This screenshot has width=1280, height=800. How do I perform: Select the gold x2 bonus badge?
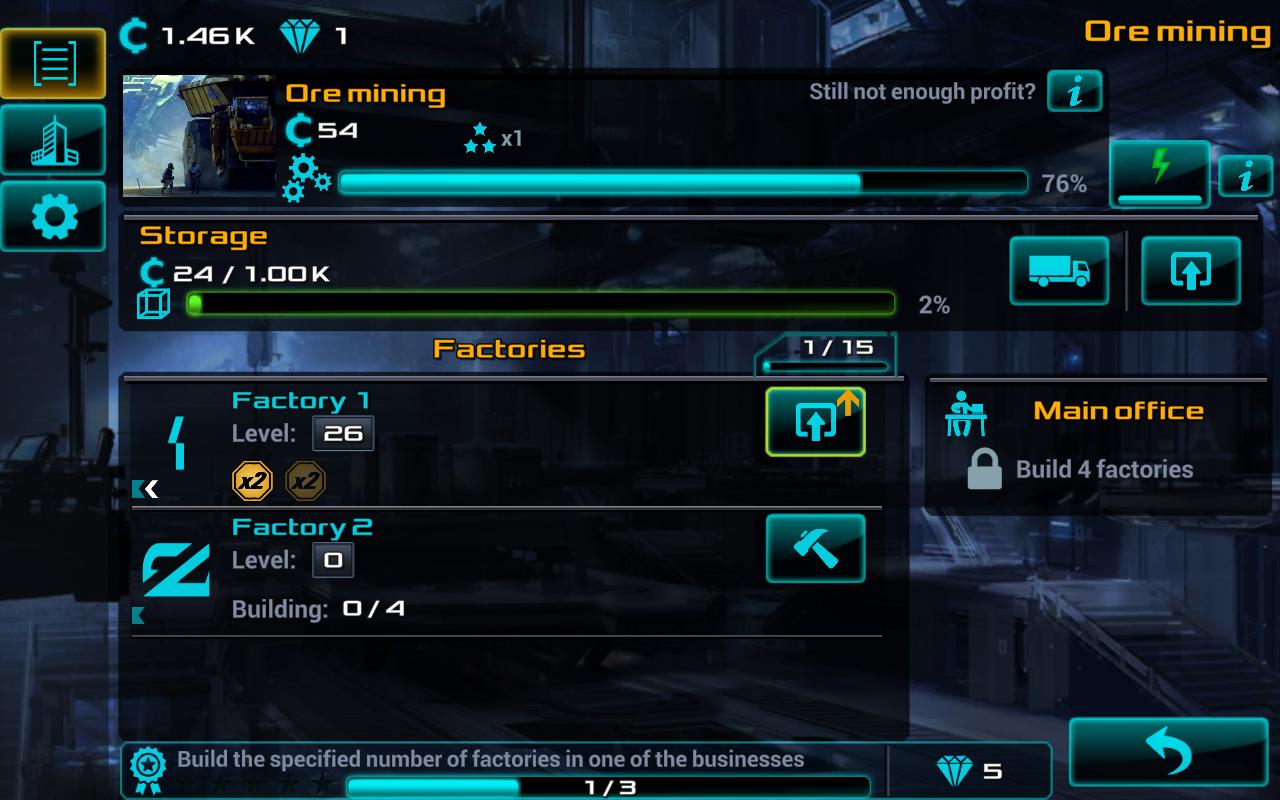252,482
